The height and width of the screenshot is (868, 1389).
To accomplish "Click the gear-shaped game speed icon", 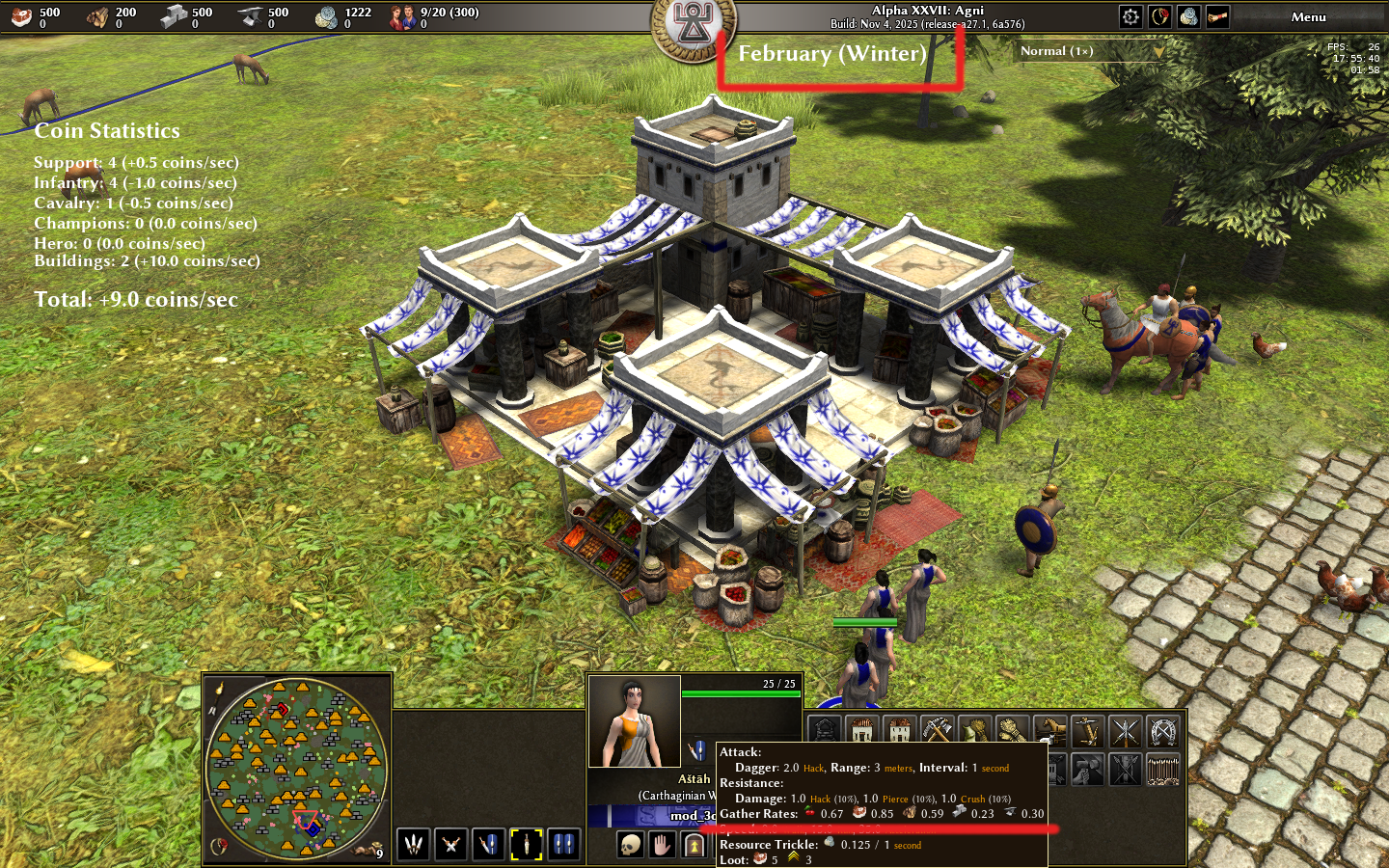I will 1130,16.
